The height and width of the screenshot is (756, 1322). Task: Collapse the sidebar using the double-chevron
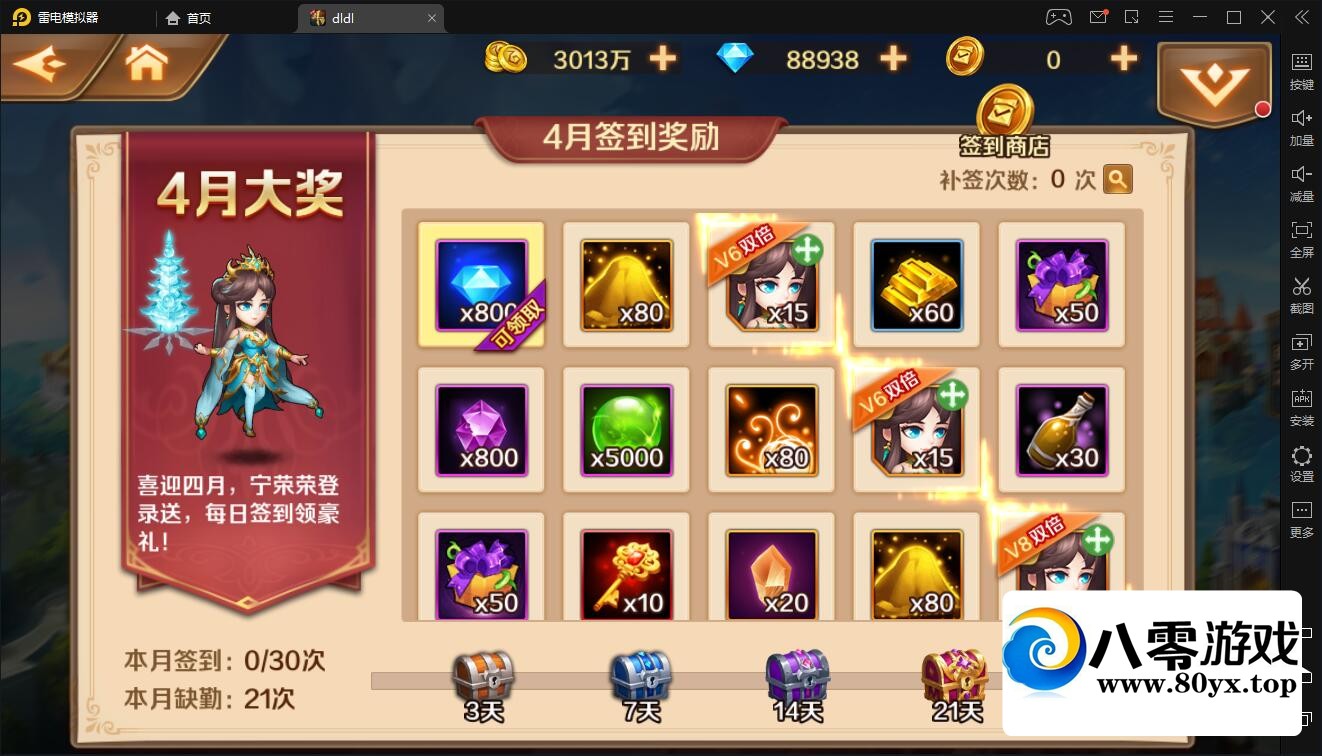tap(1301, 17)
